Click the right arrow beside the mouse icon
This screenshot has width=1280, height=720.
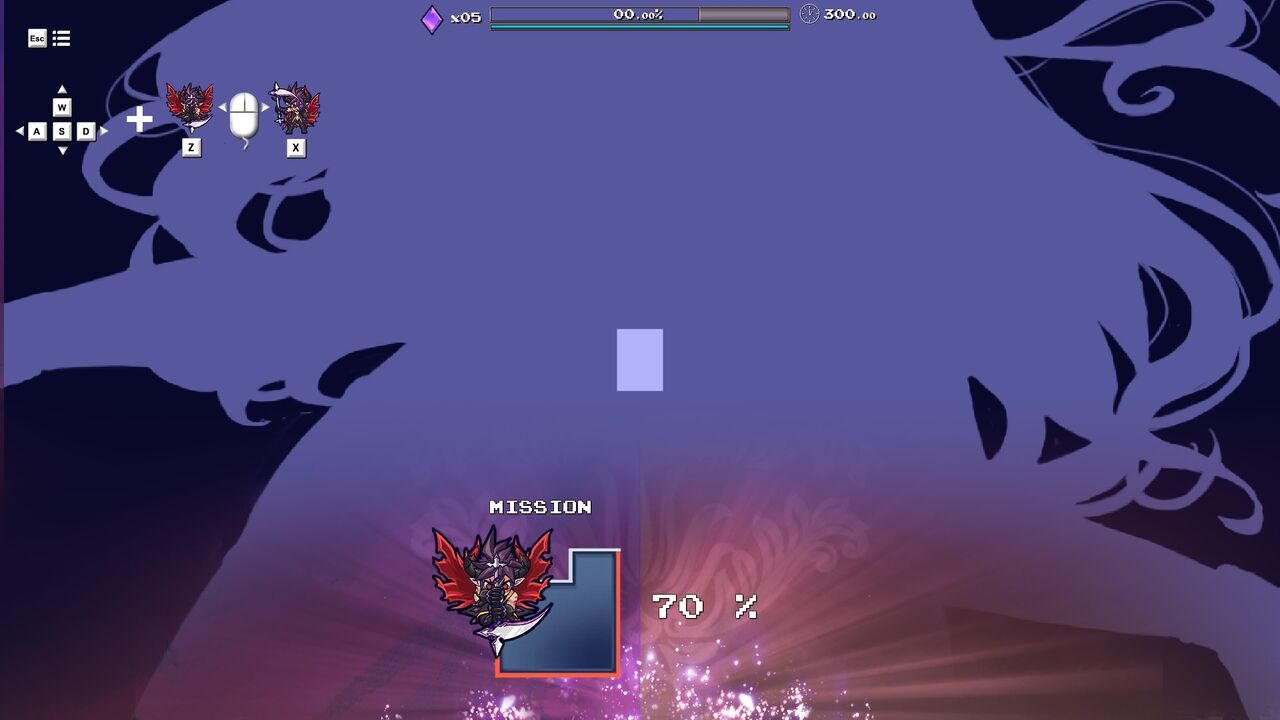point(264,107)
